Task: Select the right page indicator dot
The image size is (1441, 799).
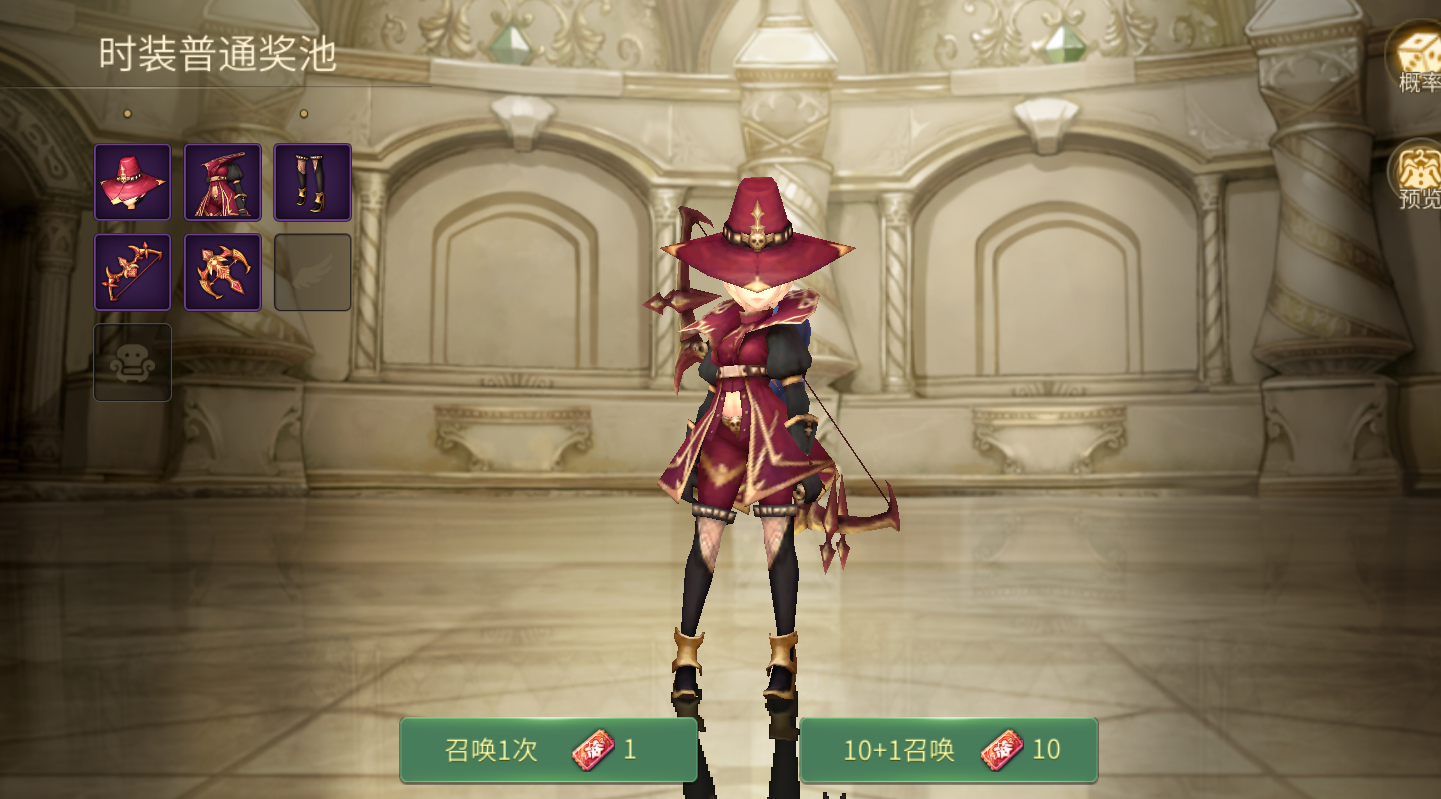Action: (305, 113)
